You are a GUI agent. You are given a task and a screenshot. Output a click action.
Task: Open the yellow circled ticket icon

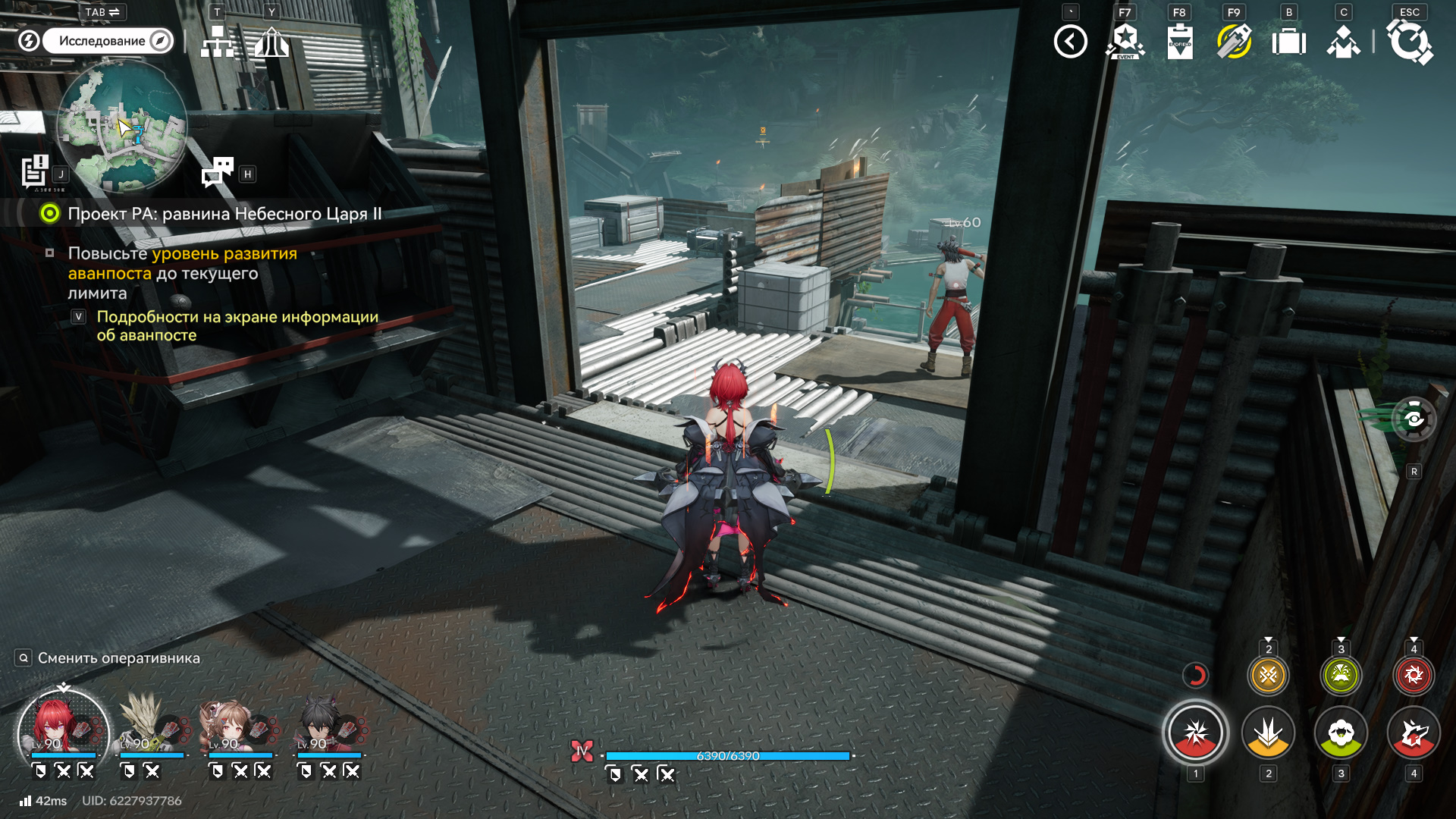[1234, 42]
